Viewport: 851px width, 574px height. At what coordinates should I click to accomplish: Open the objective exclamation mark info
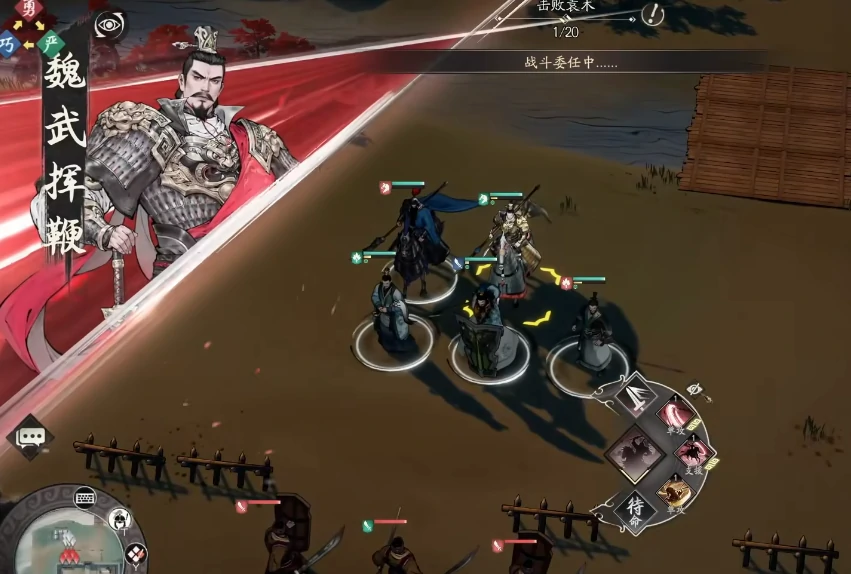pyautogui.click(x=653, y=14)
